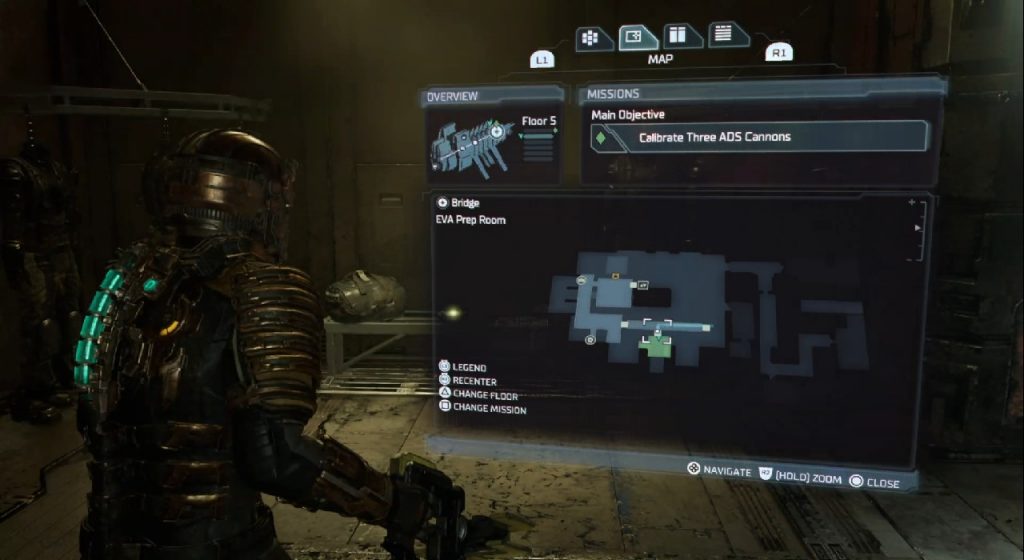1024x560 pixels.
Task: Click the Bridge location label
Action: (465, 203)
